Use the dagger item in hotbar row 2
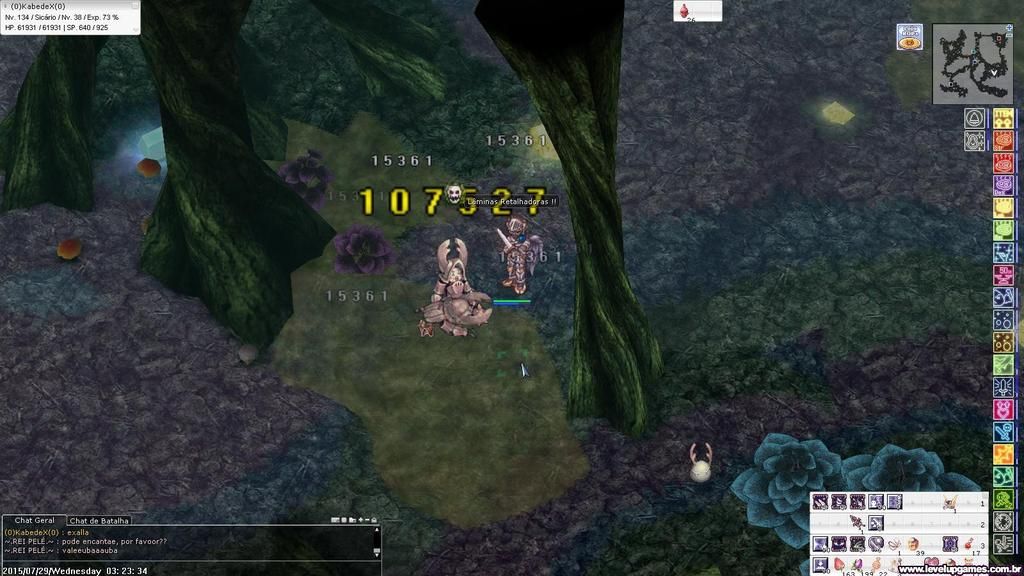Image resolution: width=1024 pixels, height=576 pixels. click(857, 522)
